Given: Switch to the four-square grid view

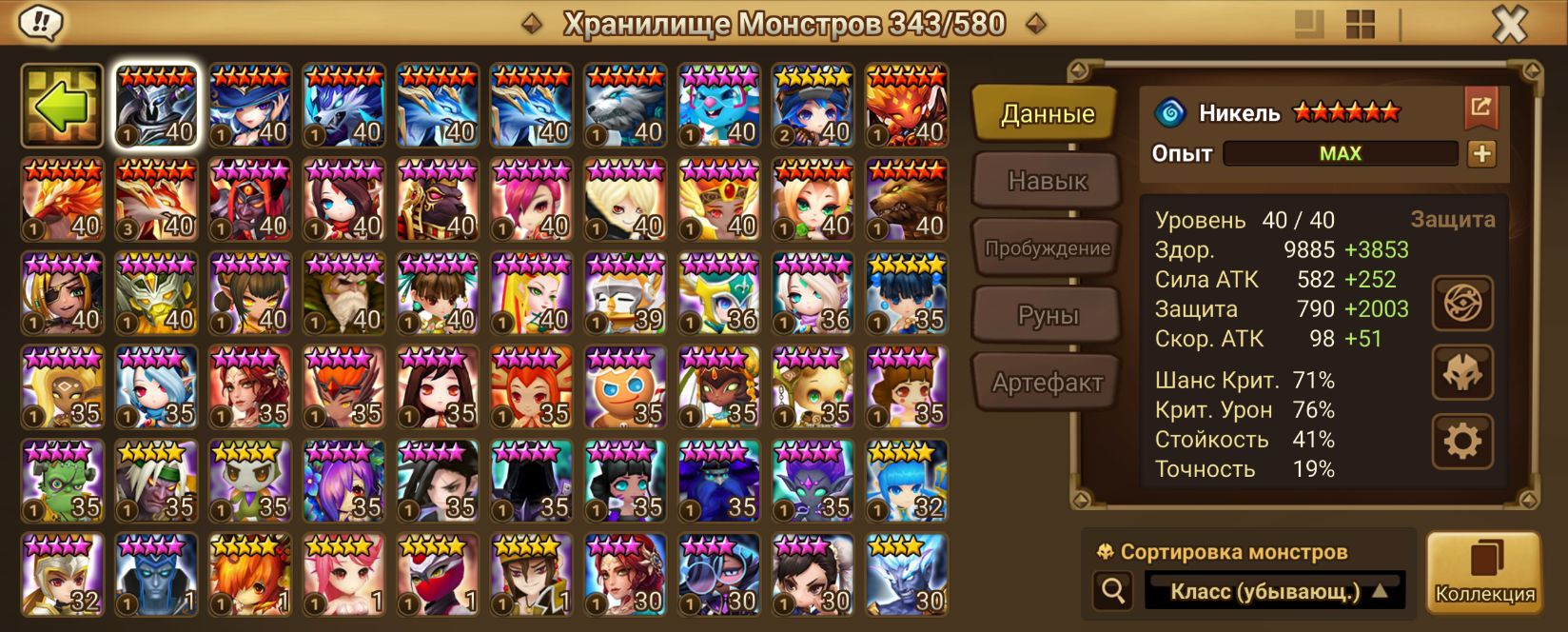Looking at the screenshot, I should click(x=1360, y=25).
